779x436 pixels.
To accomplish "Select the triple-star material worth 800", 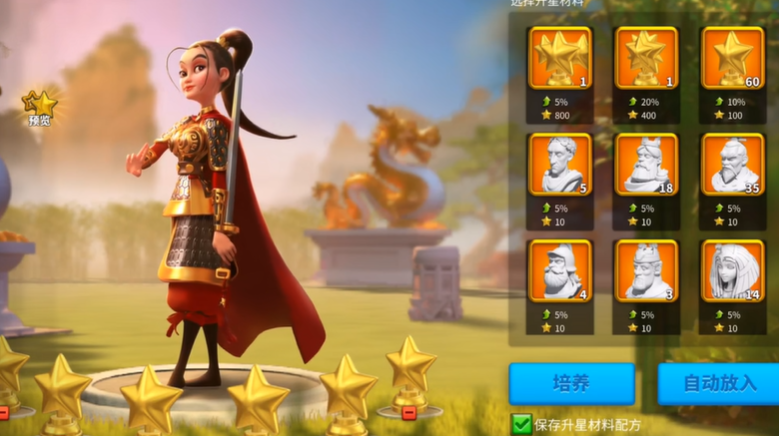I will click(x=560, y=58).
